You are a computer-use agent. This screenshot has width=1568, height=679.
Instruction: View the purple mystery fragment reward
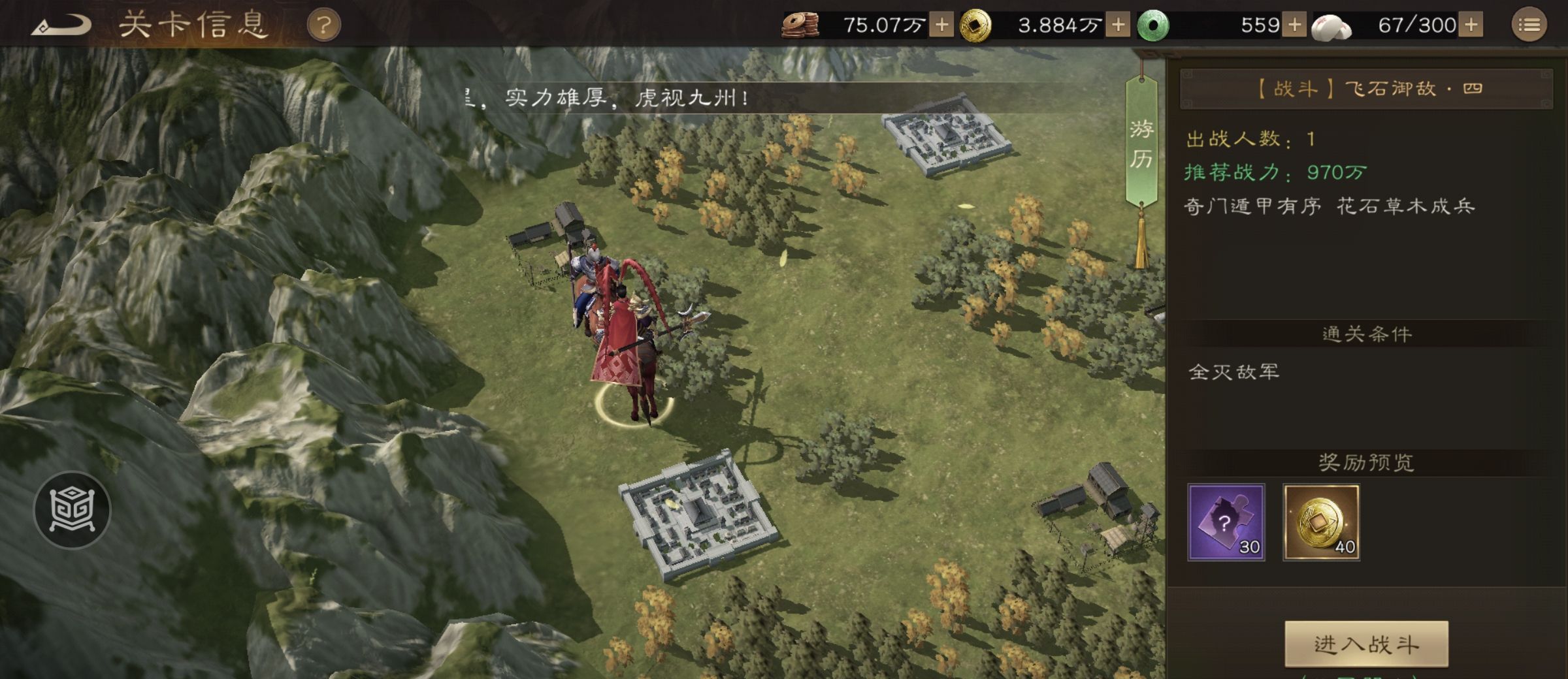click(x=1226, y=522)
